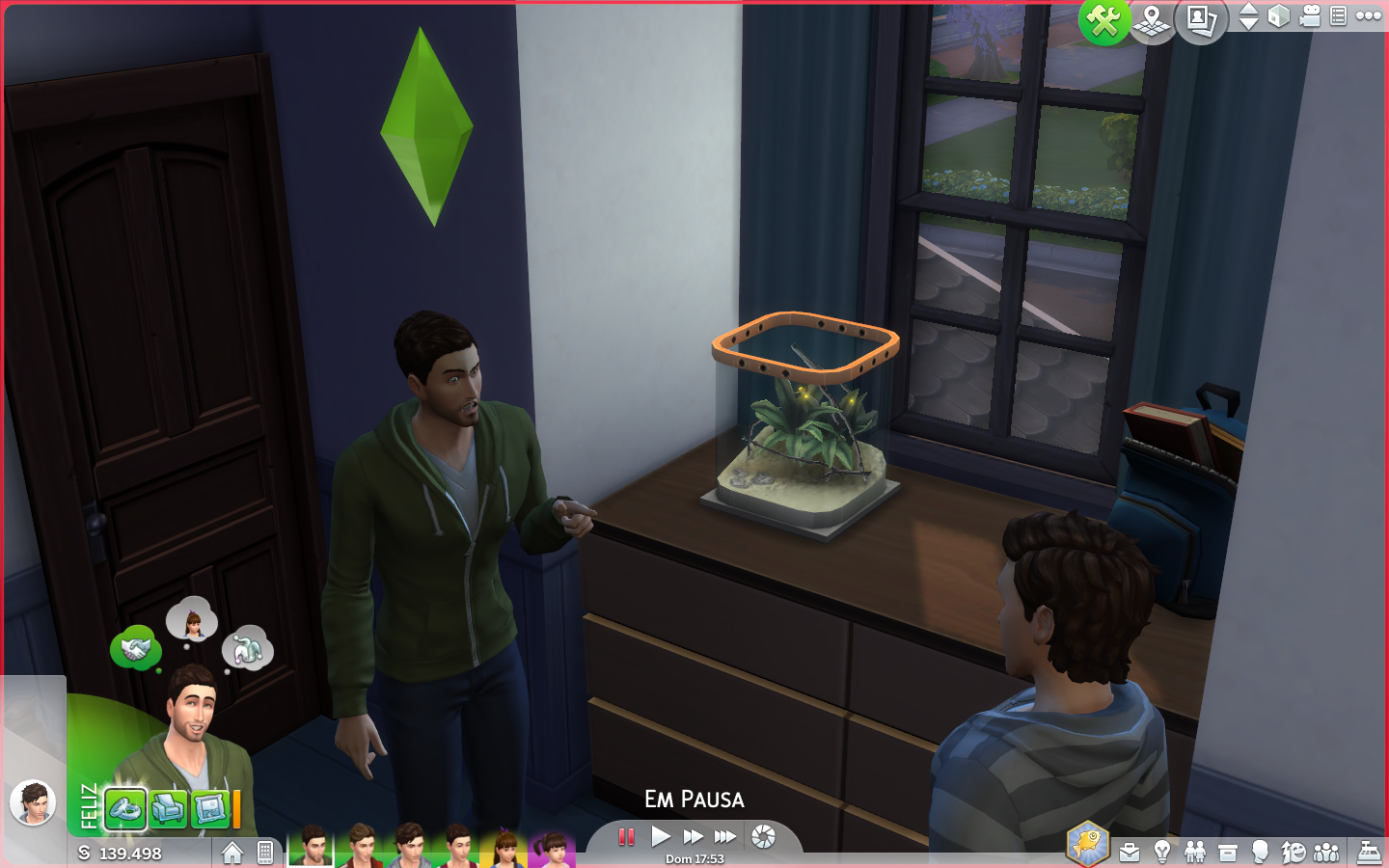
Task: Open the map view with the location pin icon
Action: [1152, 20]
